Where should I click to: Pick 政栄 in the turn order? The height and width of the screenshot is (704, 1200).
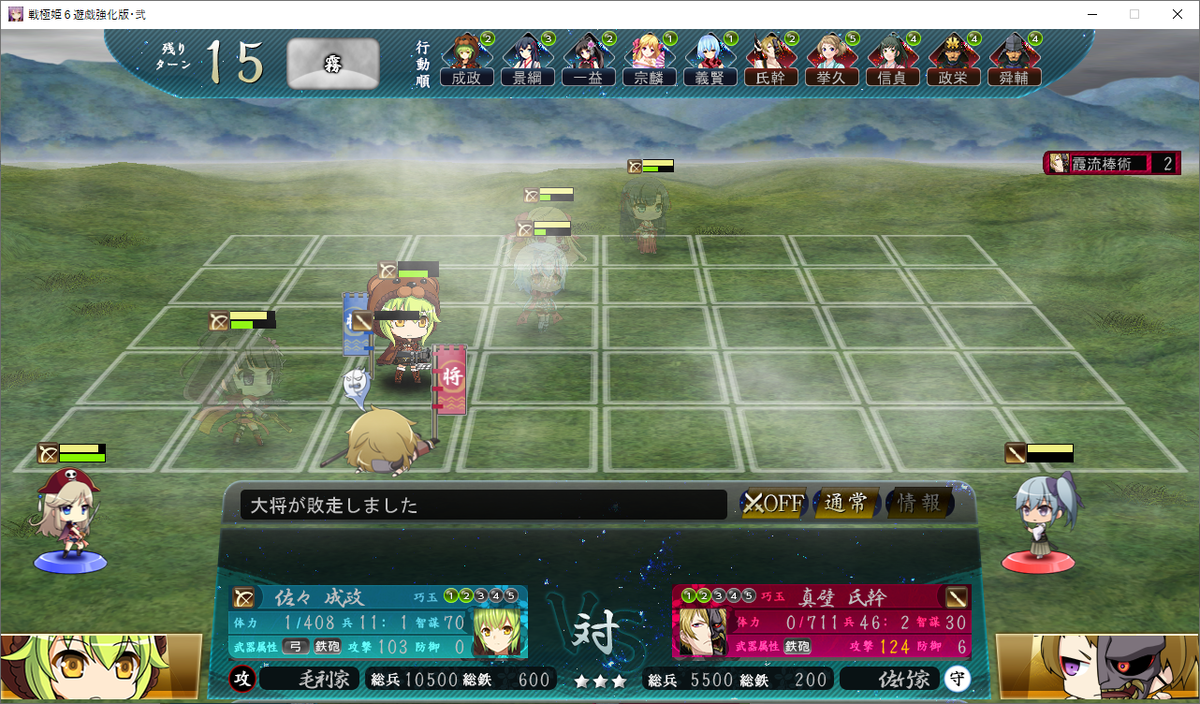[x=954, y=61]
